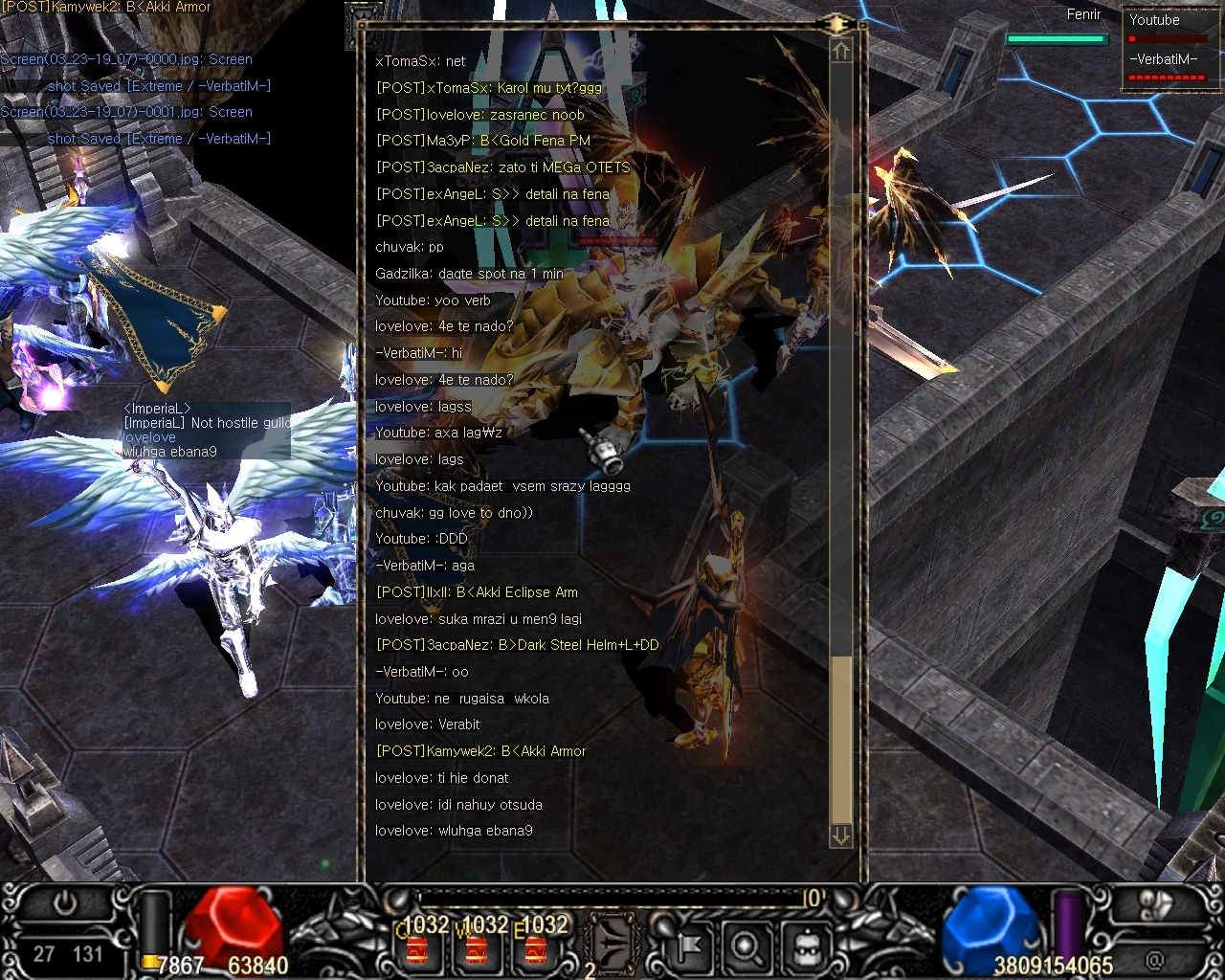The height and width of the screenshot is (980, 1225).
Task: Open the magnifying glass button
Action: [x=746, y=947]
